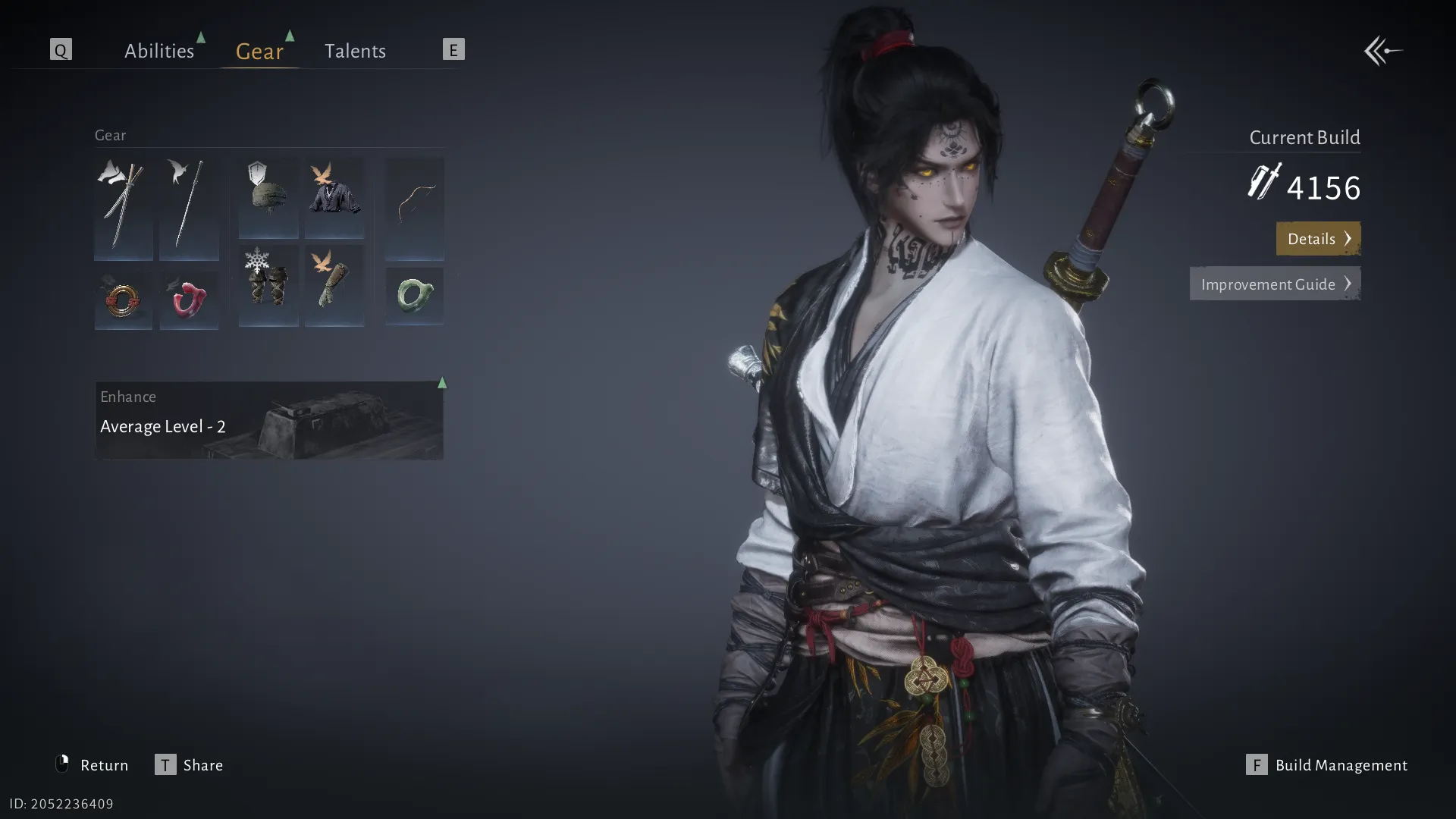This screenshot has width=1456, height=819.
Task: Select the dual blades weapon slot
Action: coord(124,208)
